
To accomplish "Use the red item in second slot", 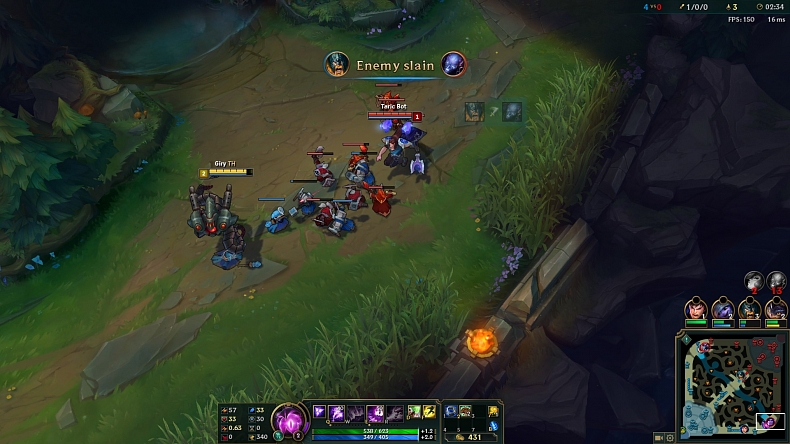I will (465, 411).
